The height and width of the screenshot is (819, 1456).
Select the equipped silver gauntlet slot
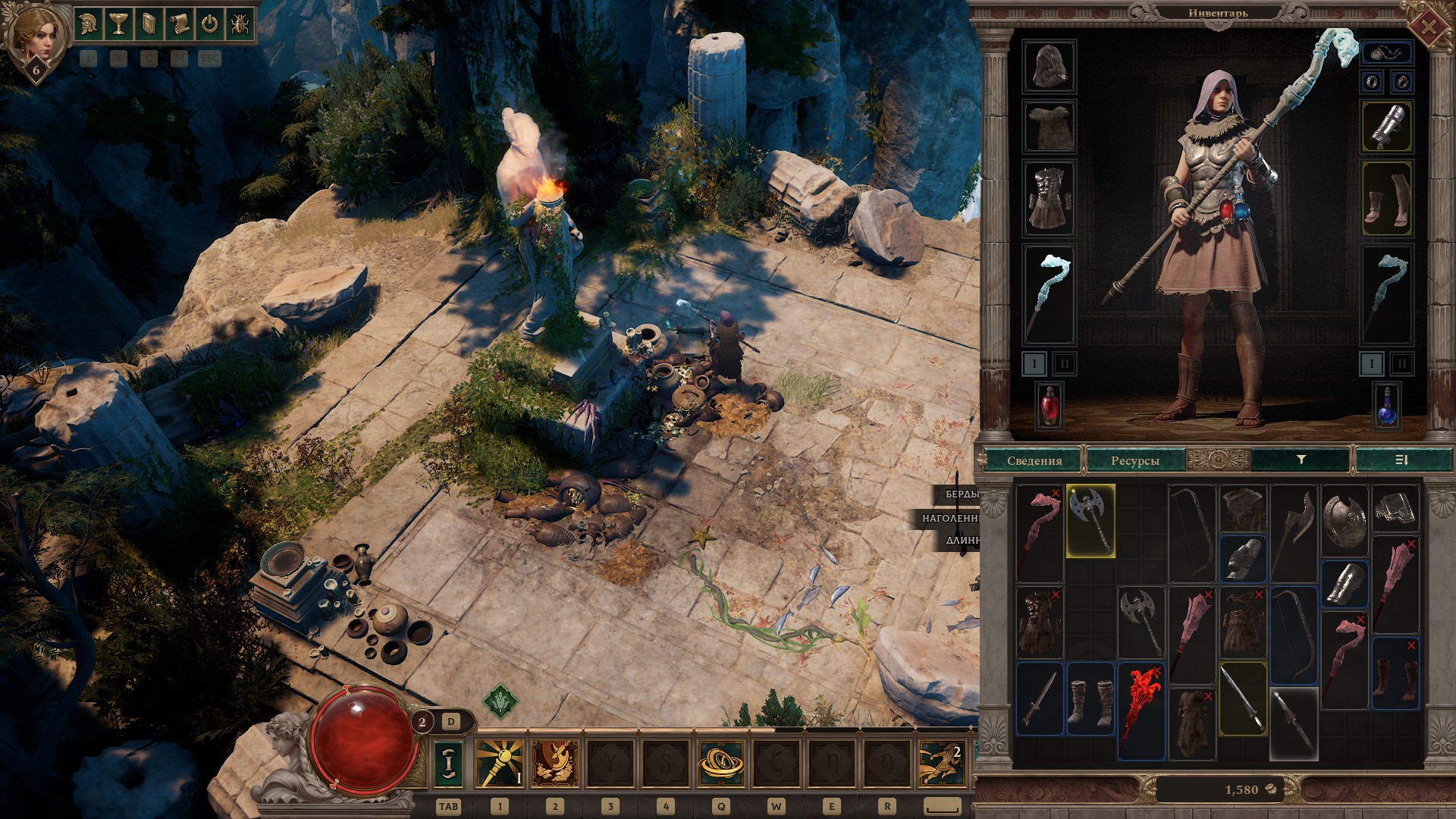pyautogui.click(x=1387, y=127)
